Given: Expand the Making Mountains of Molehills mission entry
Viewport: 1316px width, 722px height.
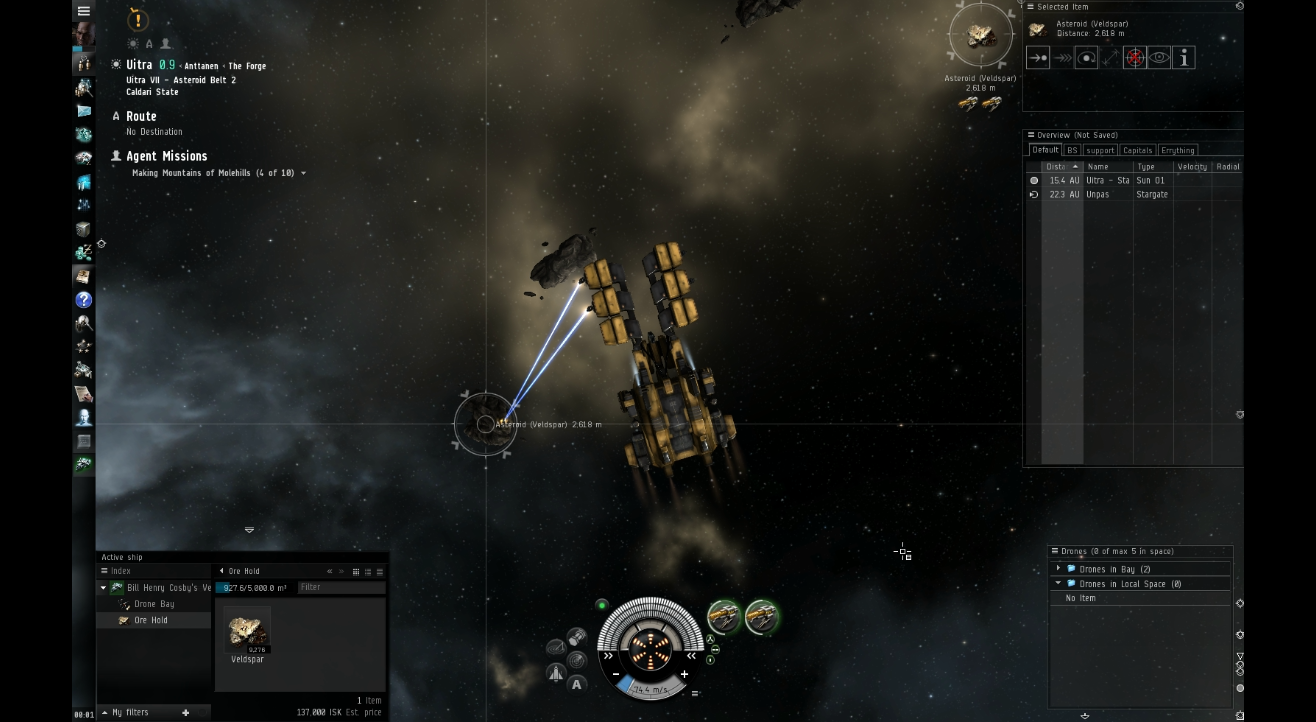Looking at the screenshot, I should pyautogui.click(x=303, y=172).
